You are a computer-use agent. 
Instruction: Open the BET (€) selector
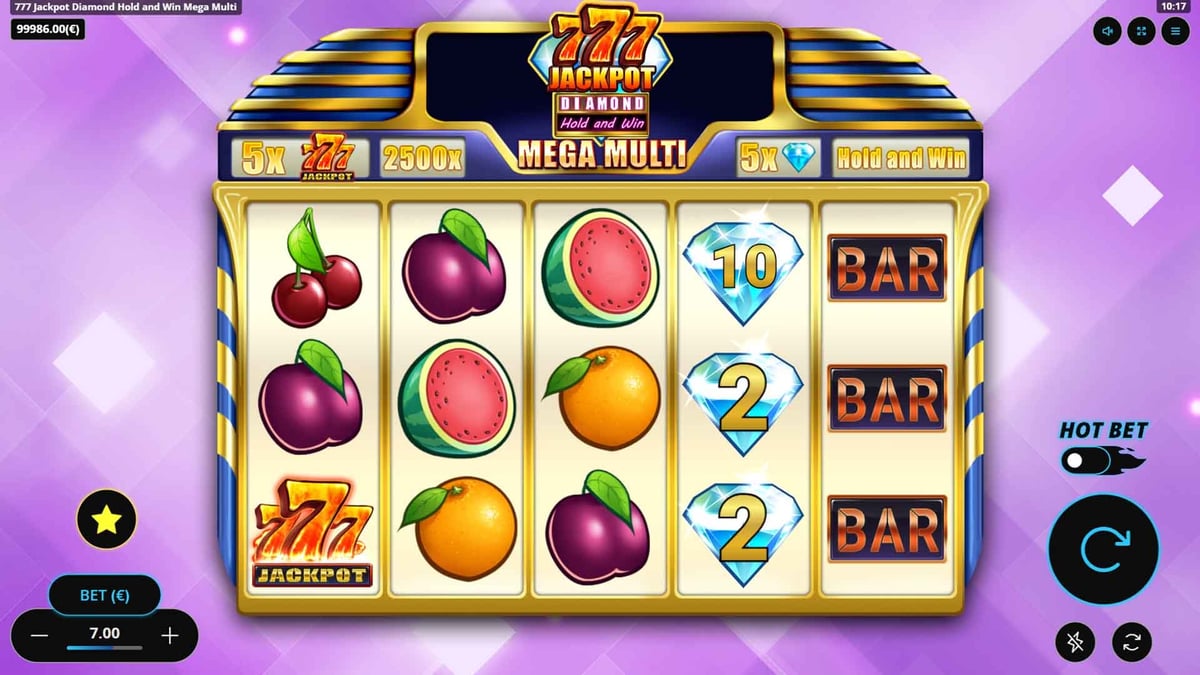[x=105, y=596]
